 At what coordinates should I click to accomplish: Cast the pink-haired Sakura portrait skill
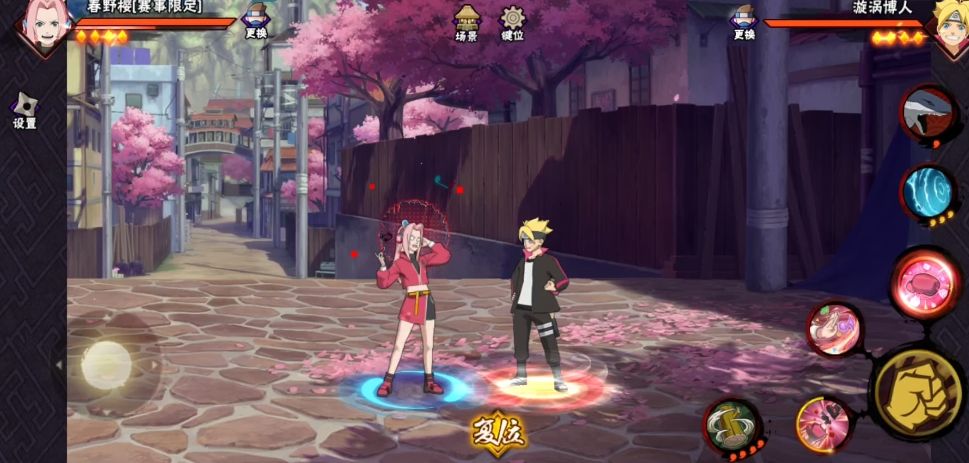pyautogui.click(x=834, y=329)
